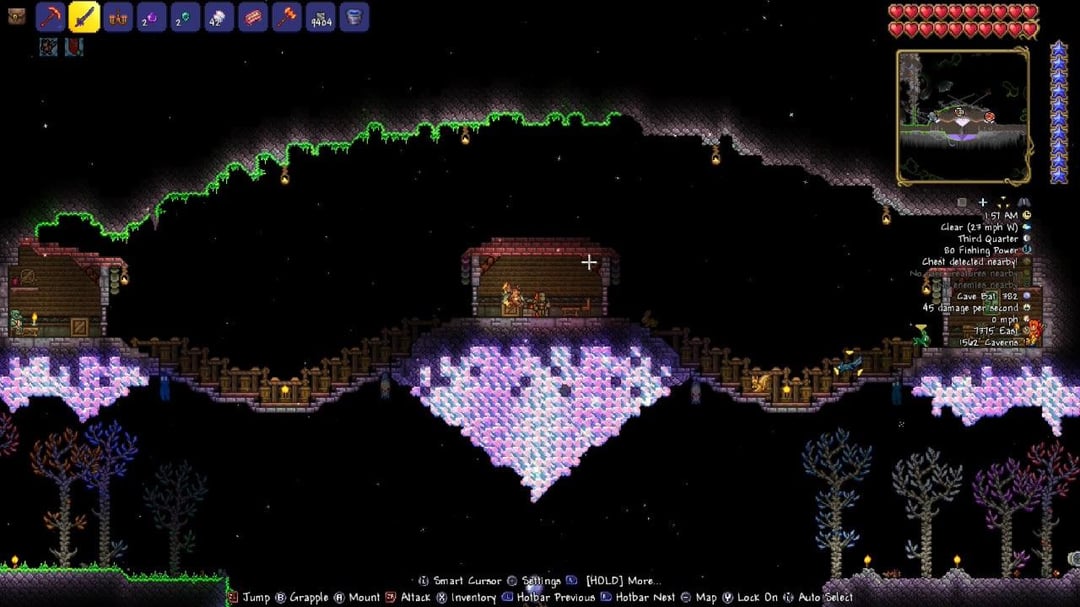This screenshot has height=607, width=1080.
Task: Choose the highlighted dark sword slot
Action: 84,17
